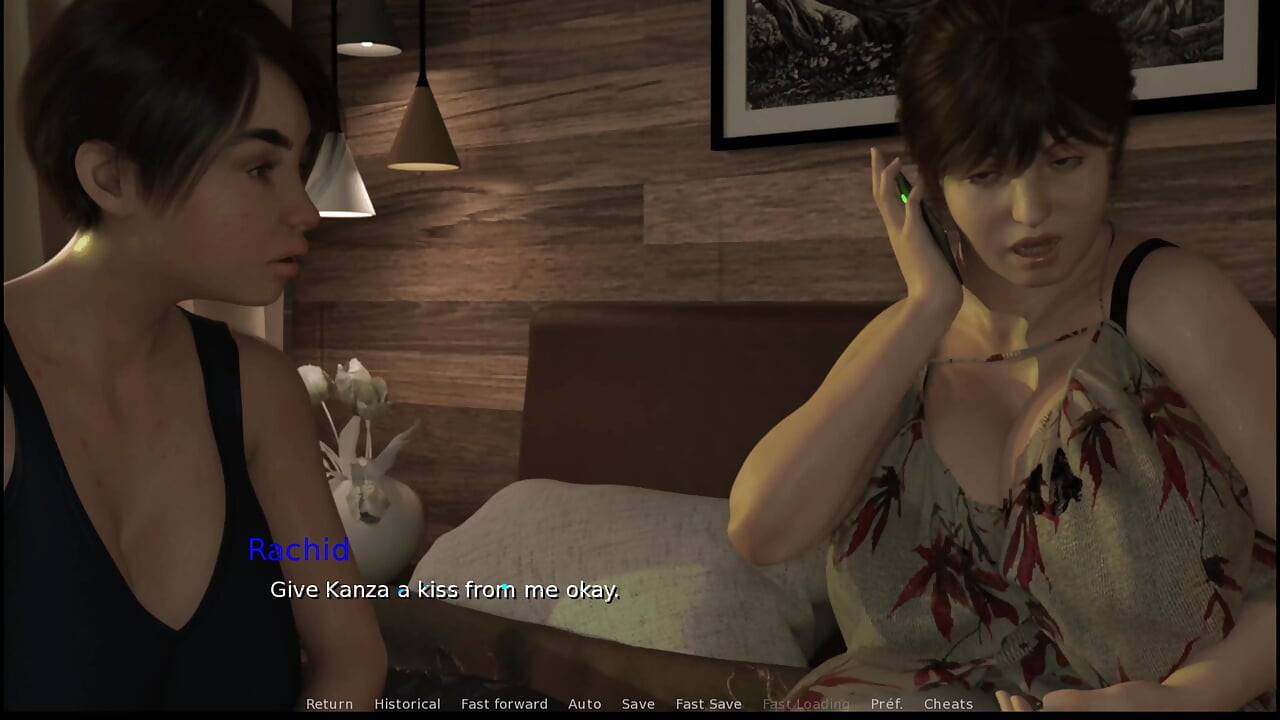1280x720 pixels.
Task: Return to the previous statement
Action: click(329, 703)
